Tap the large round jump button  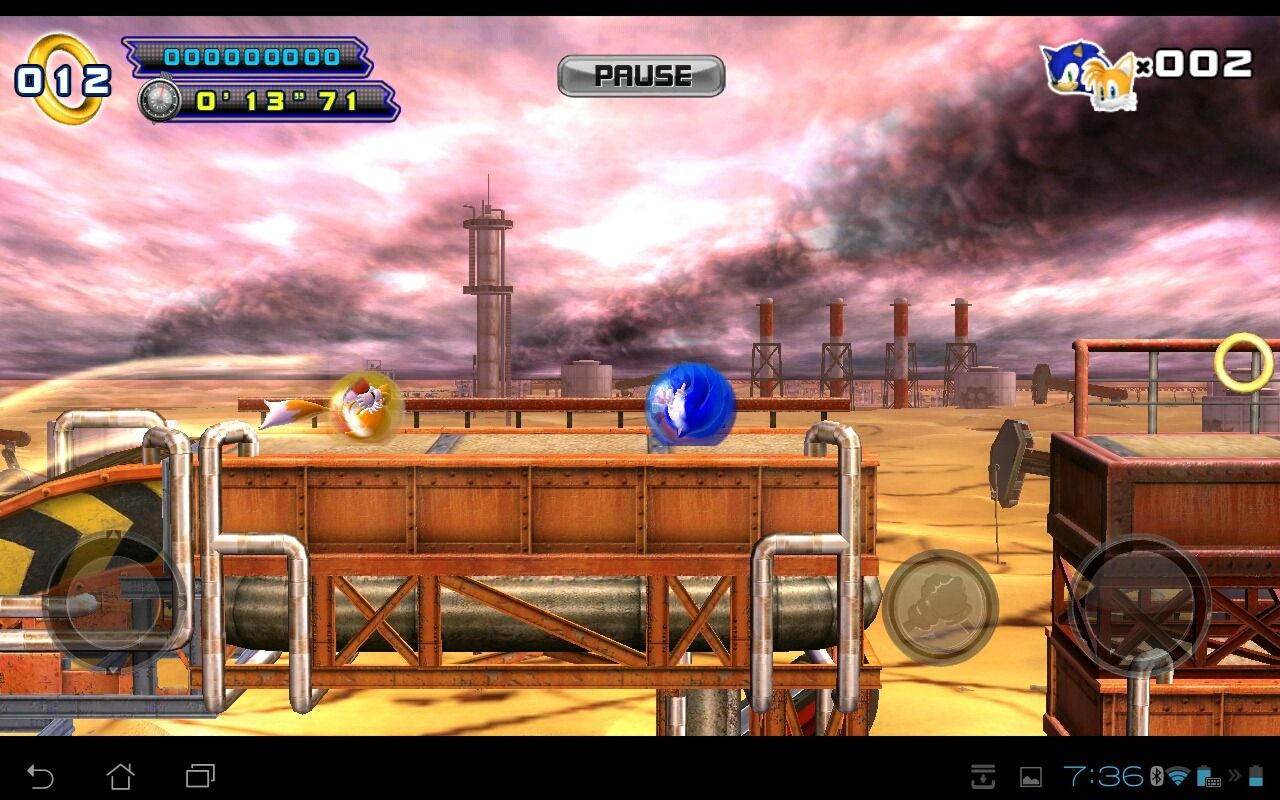point(1140,605)
